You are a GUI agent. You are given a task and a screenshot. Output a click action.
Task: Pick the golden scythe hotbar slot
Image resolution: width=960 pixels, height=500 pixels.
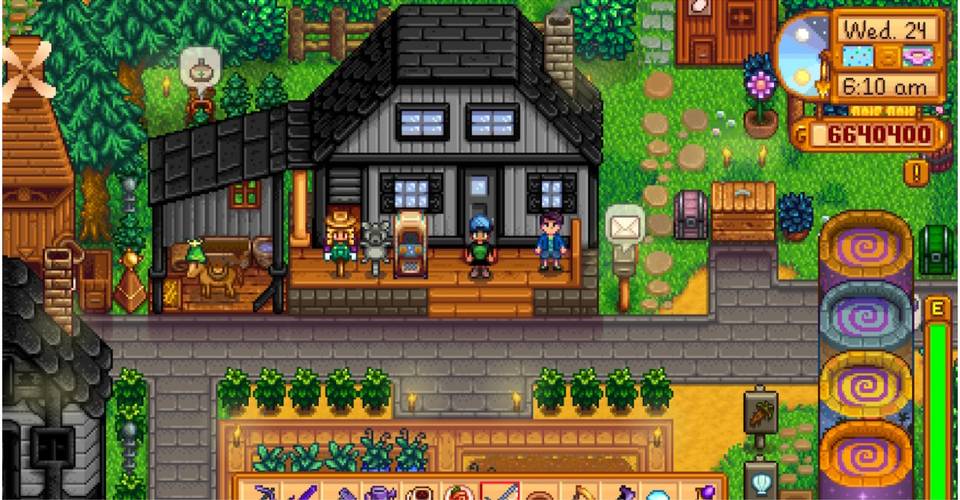coord(579,494)
